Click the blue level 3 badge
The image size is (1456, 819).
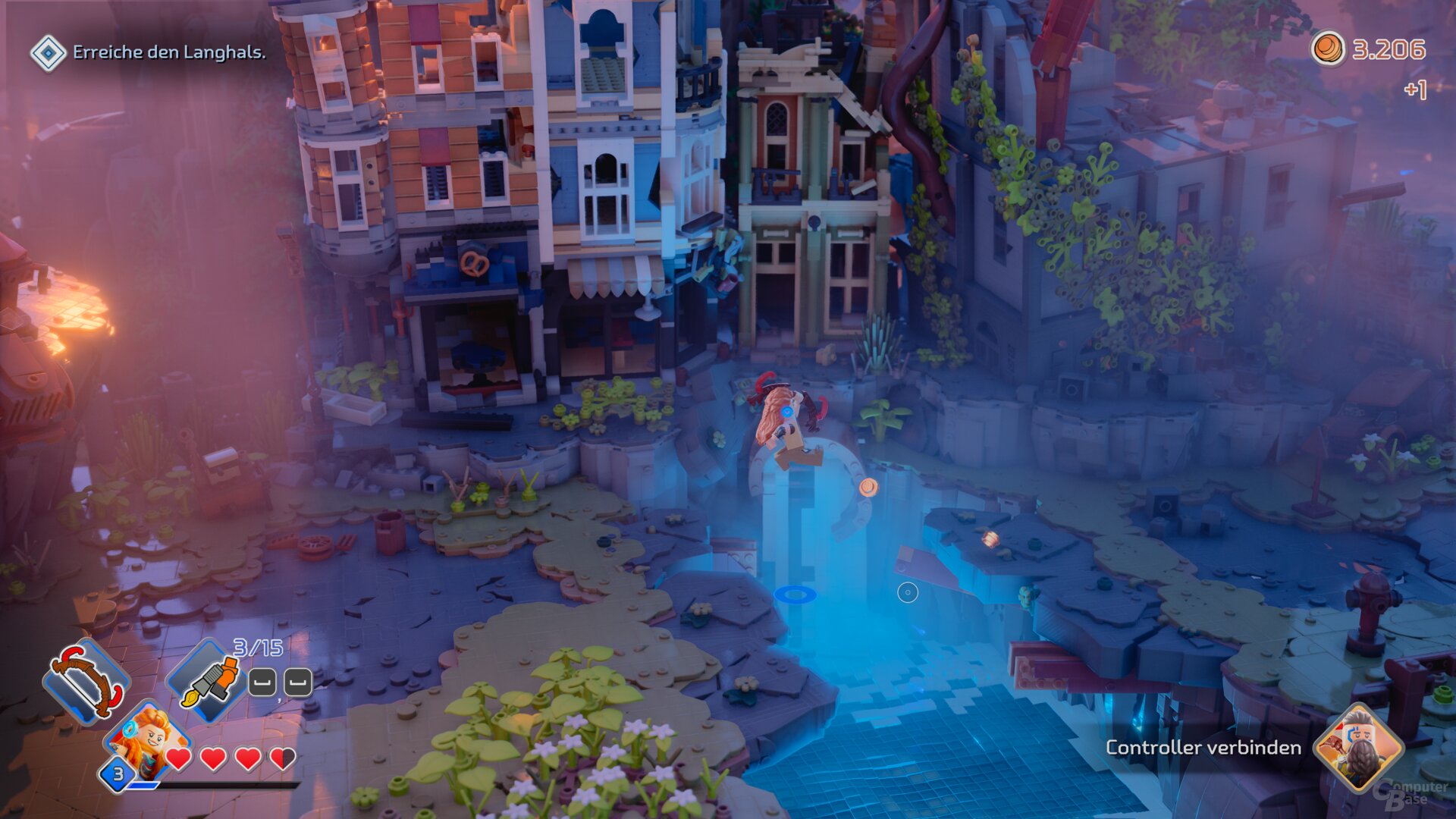tap(118, 775)
